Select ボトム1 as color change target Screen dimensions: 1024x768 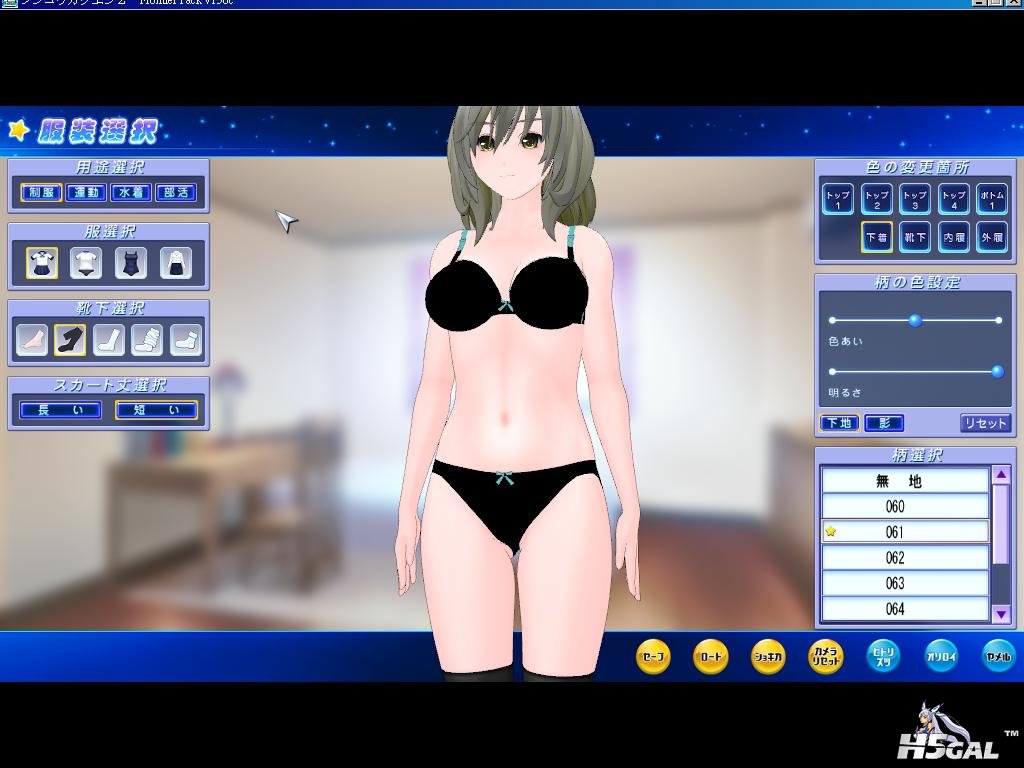(x=991, y=199)
